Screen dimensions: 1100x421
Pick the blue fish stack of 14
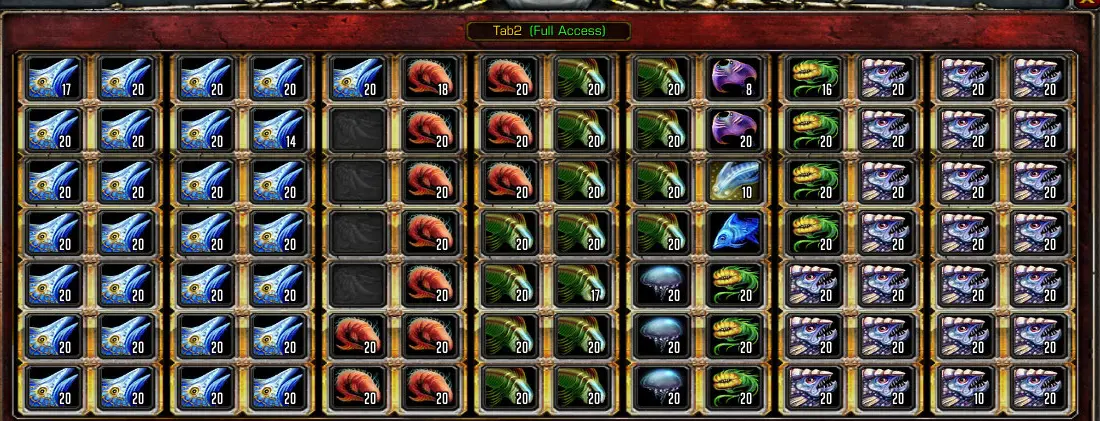(x=276, y=130)
